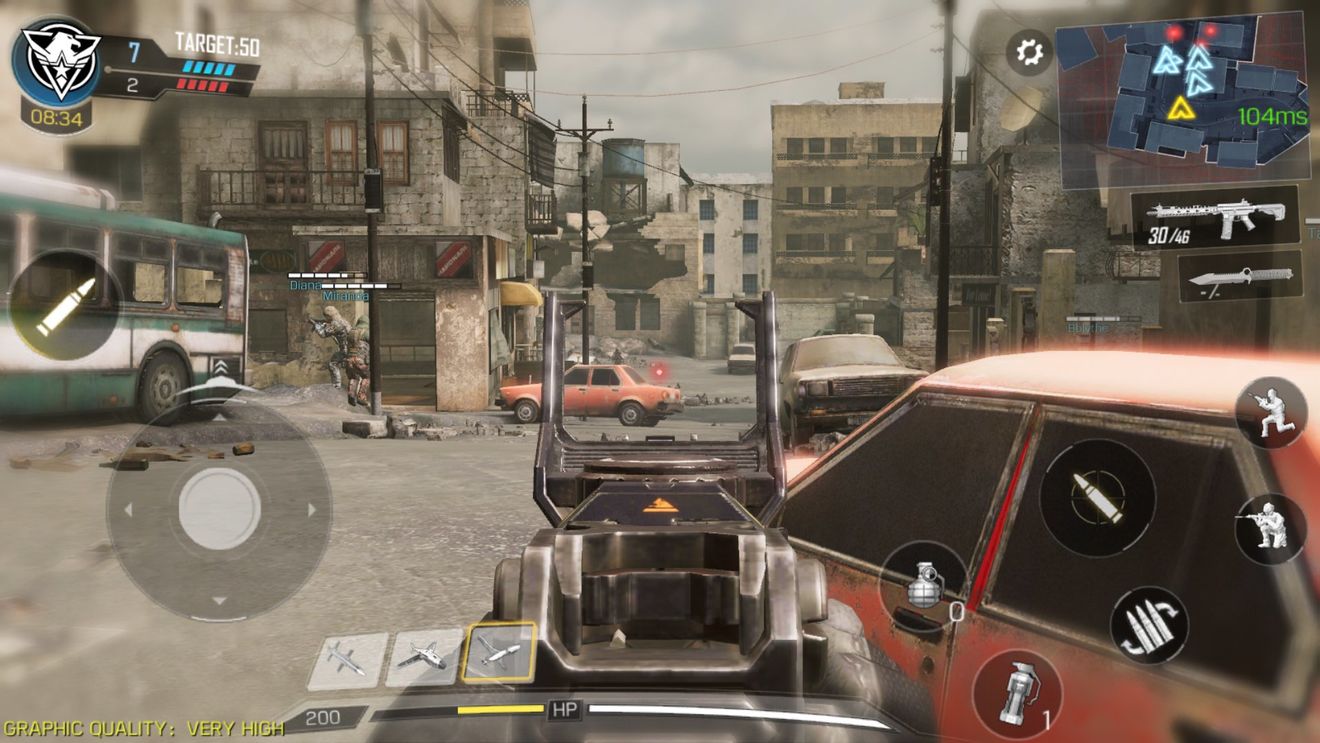Select the missile scorestreak slot
1320x743 pixels.
pos(347,660)
